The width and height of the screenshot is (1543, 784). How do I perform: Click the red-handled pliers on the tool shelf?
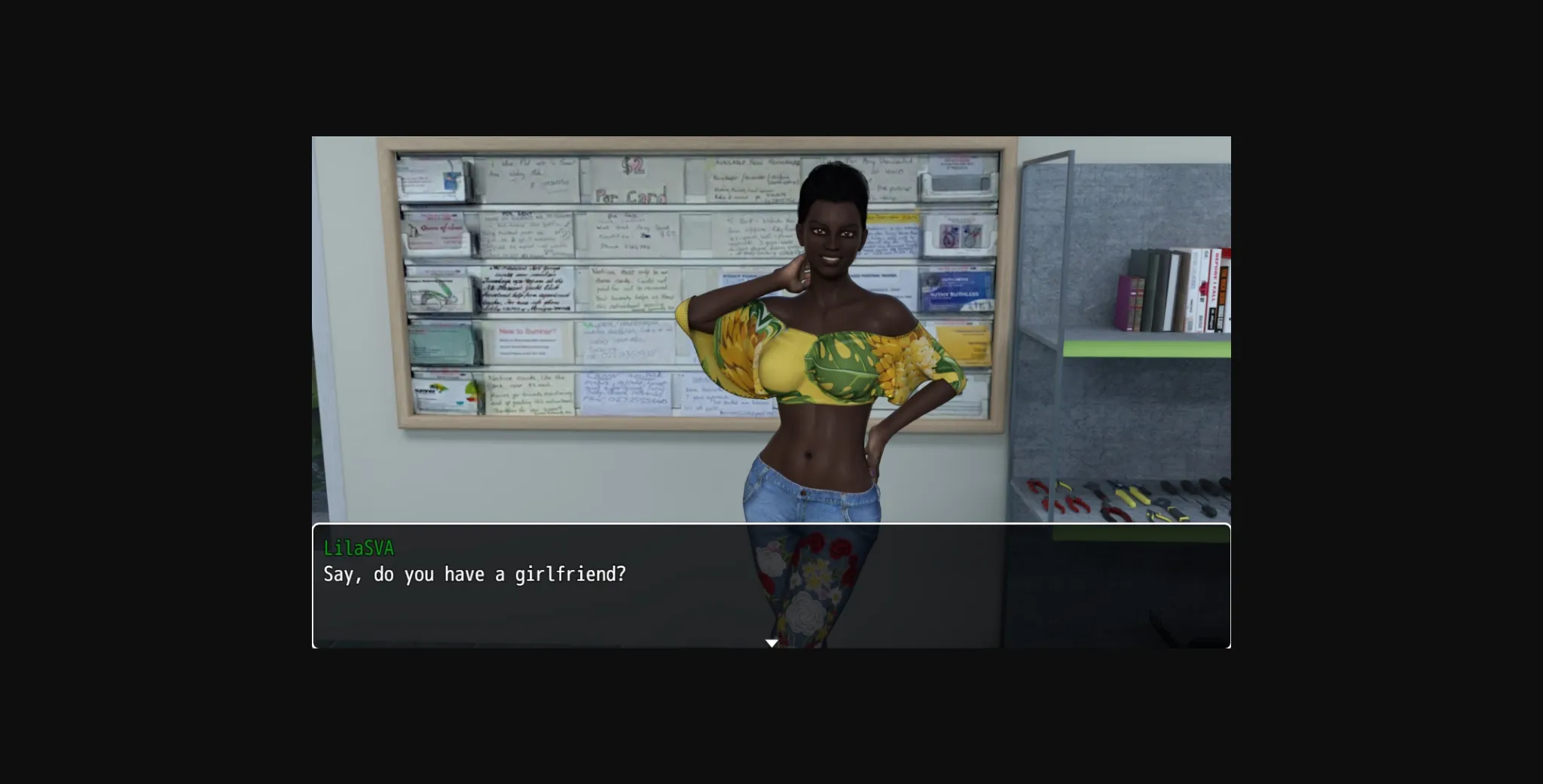click(x=1072, y=502)
